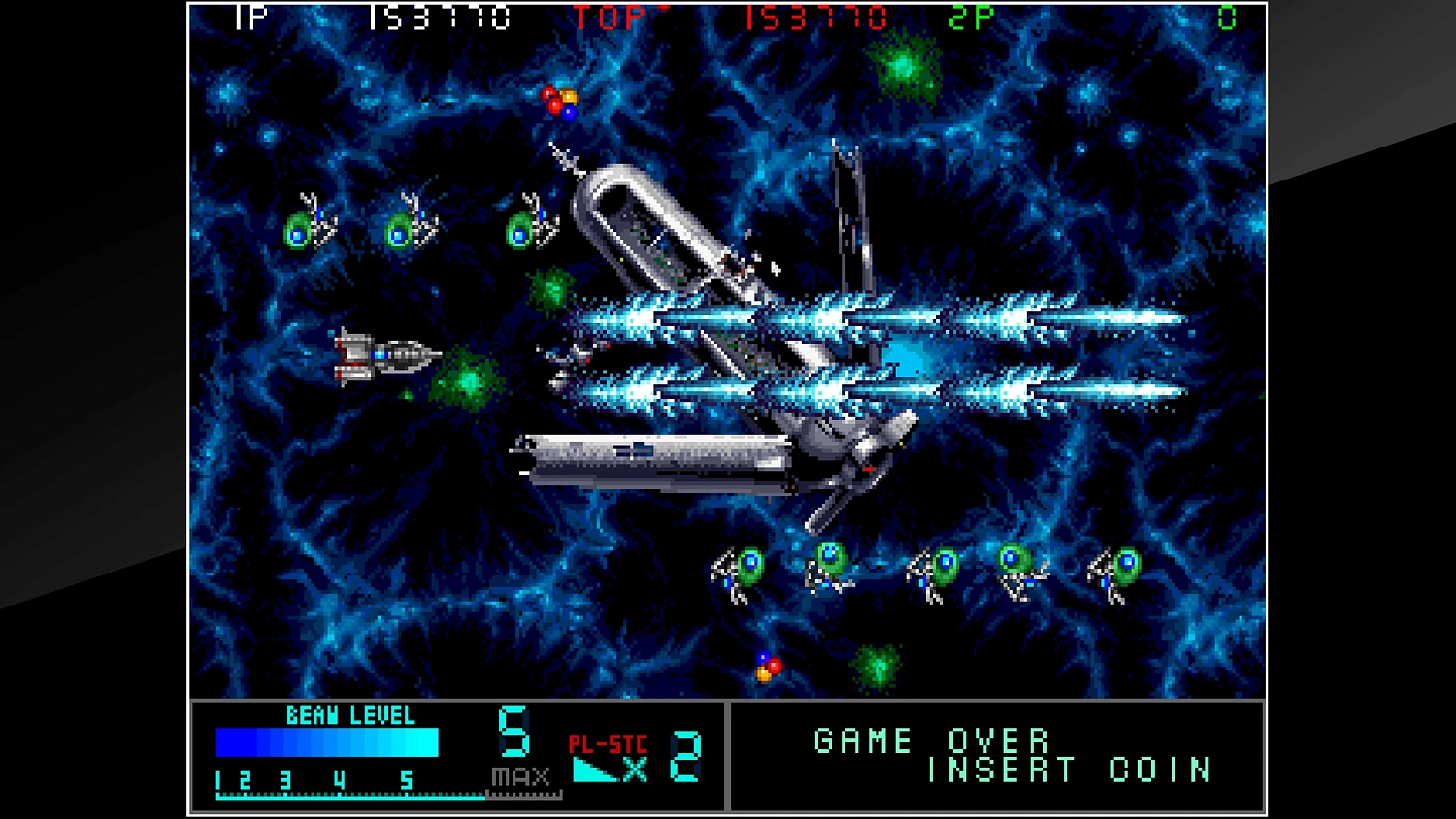Click the spinning propeller on the wreck's tail

tap(864, 456)
